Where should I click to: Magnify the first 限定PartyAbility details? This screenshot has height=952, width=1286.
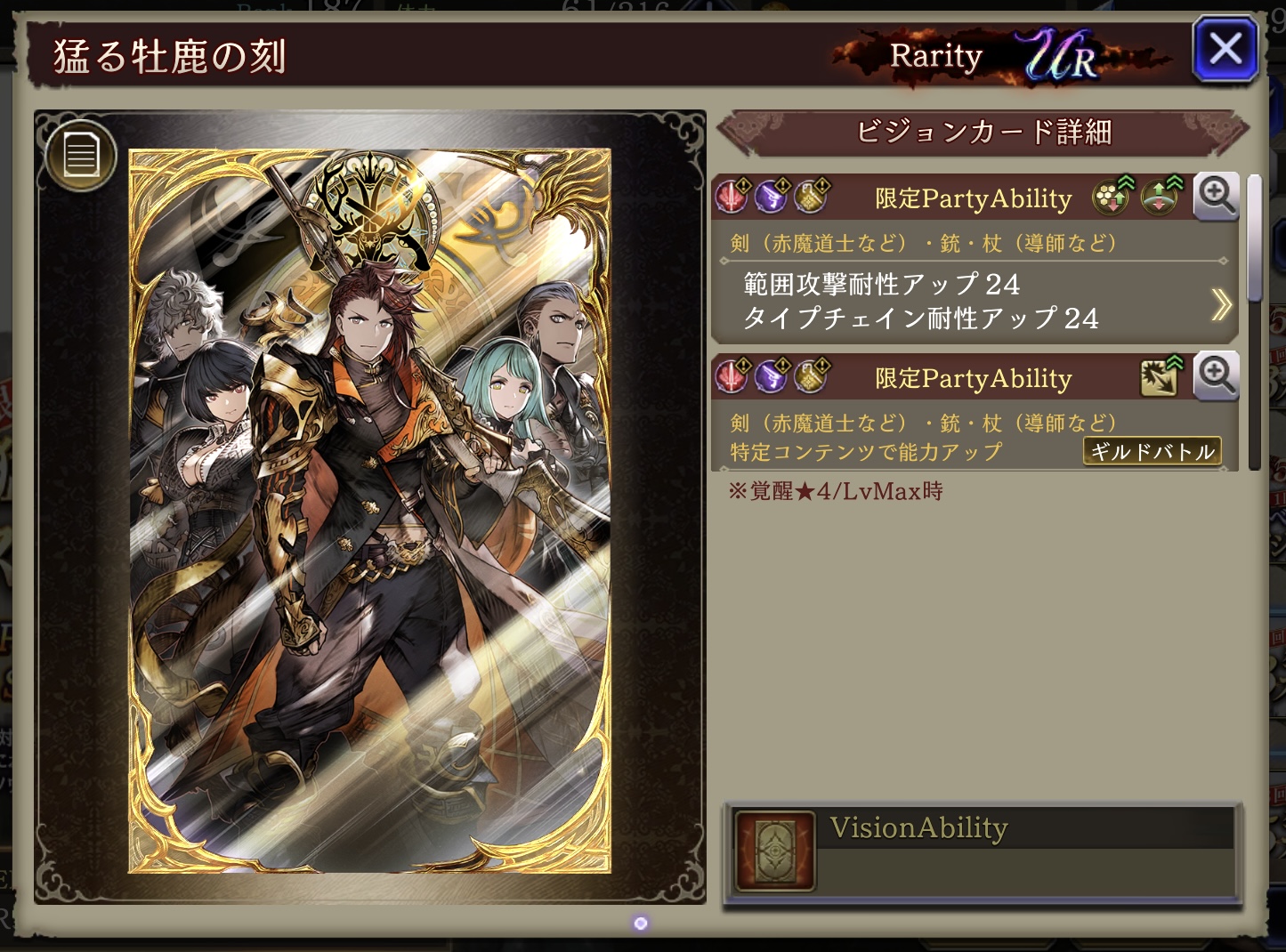click(1216, 196)
